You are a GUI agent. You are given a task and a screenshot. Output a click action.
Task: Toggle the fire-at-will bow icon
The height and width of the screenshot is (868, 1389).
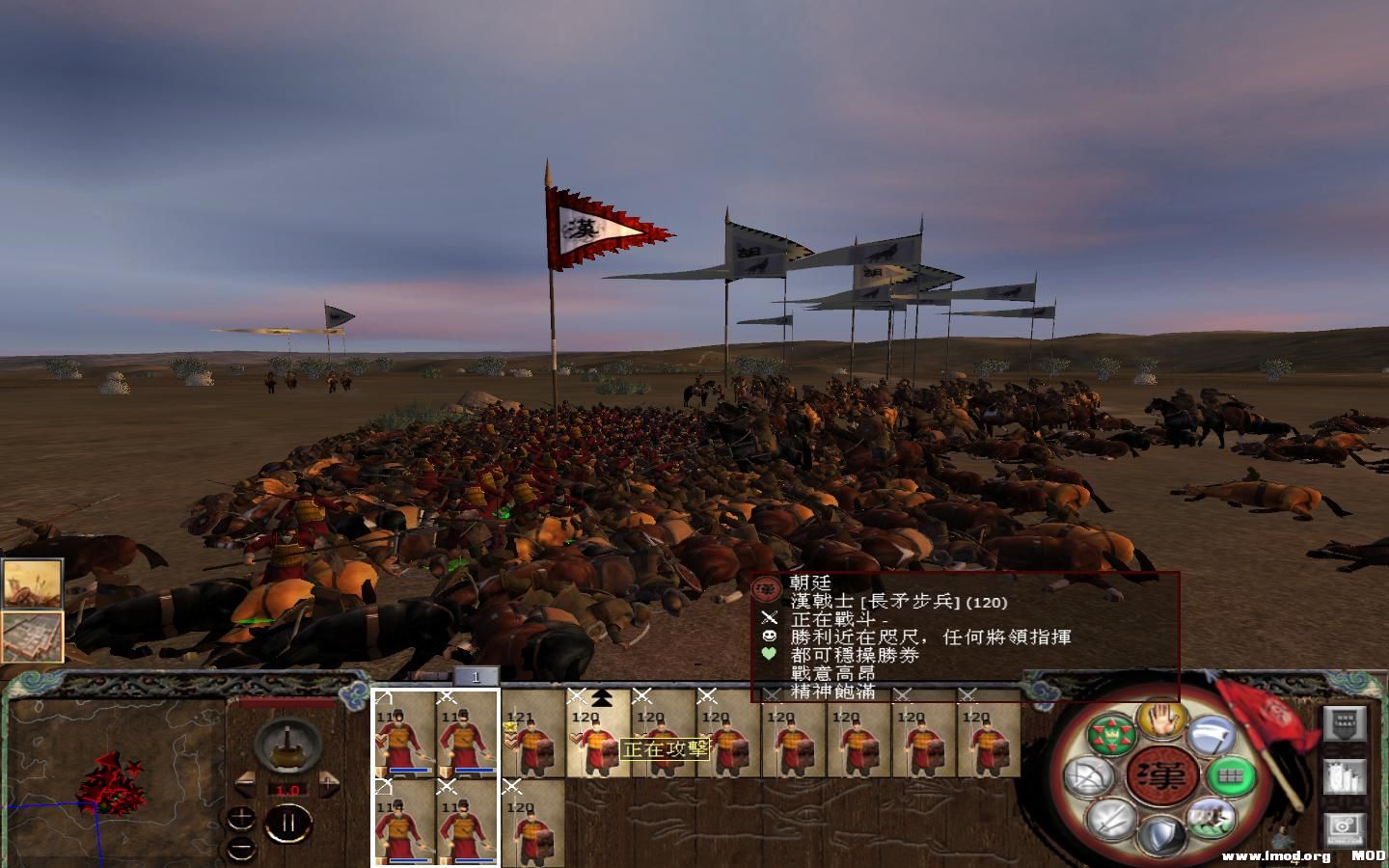(x=1087, y=776)
